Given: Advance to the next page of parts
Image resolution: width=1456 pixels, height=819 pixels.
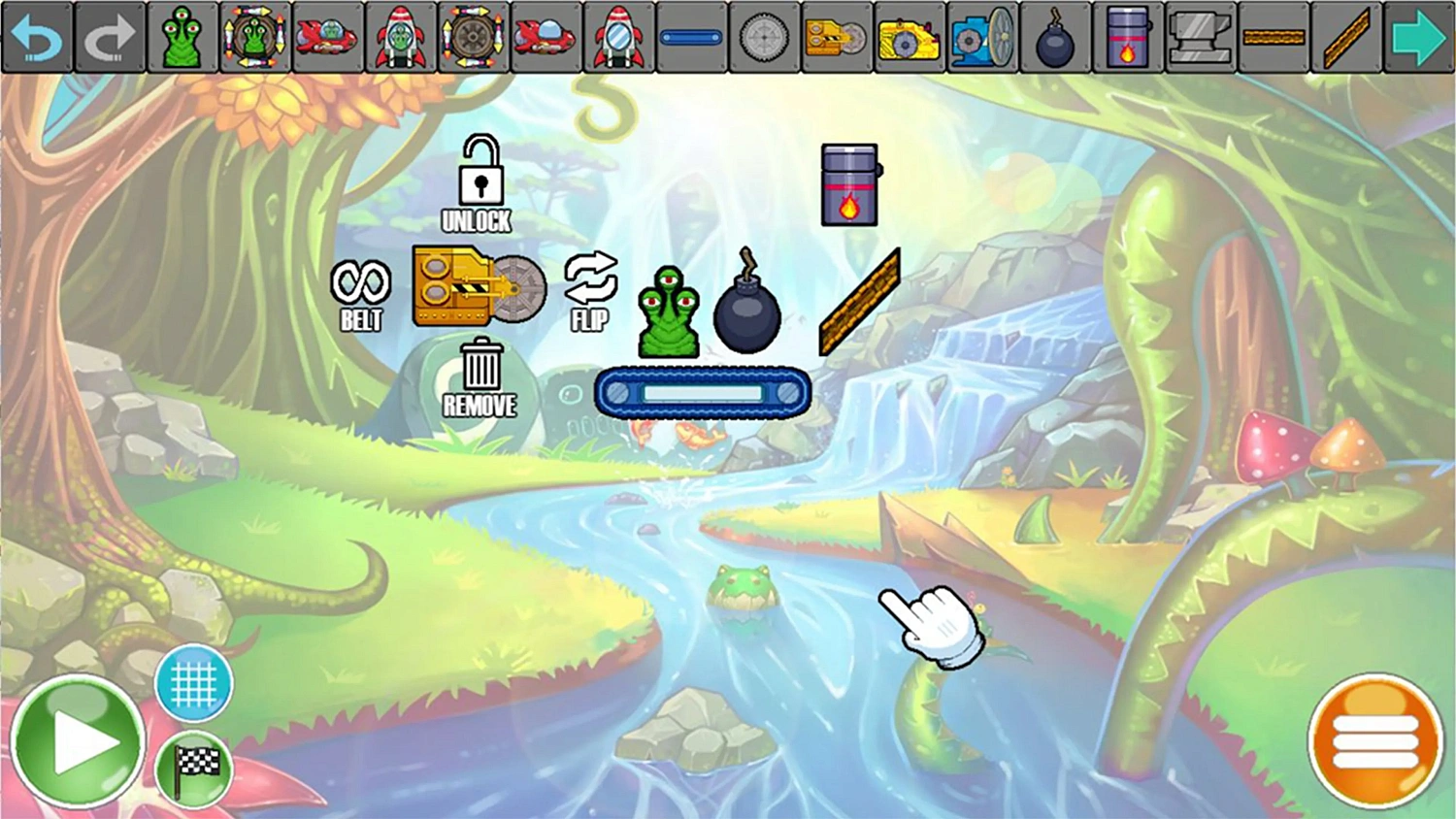Looking at the screenshot, I should click(1419, 37).
